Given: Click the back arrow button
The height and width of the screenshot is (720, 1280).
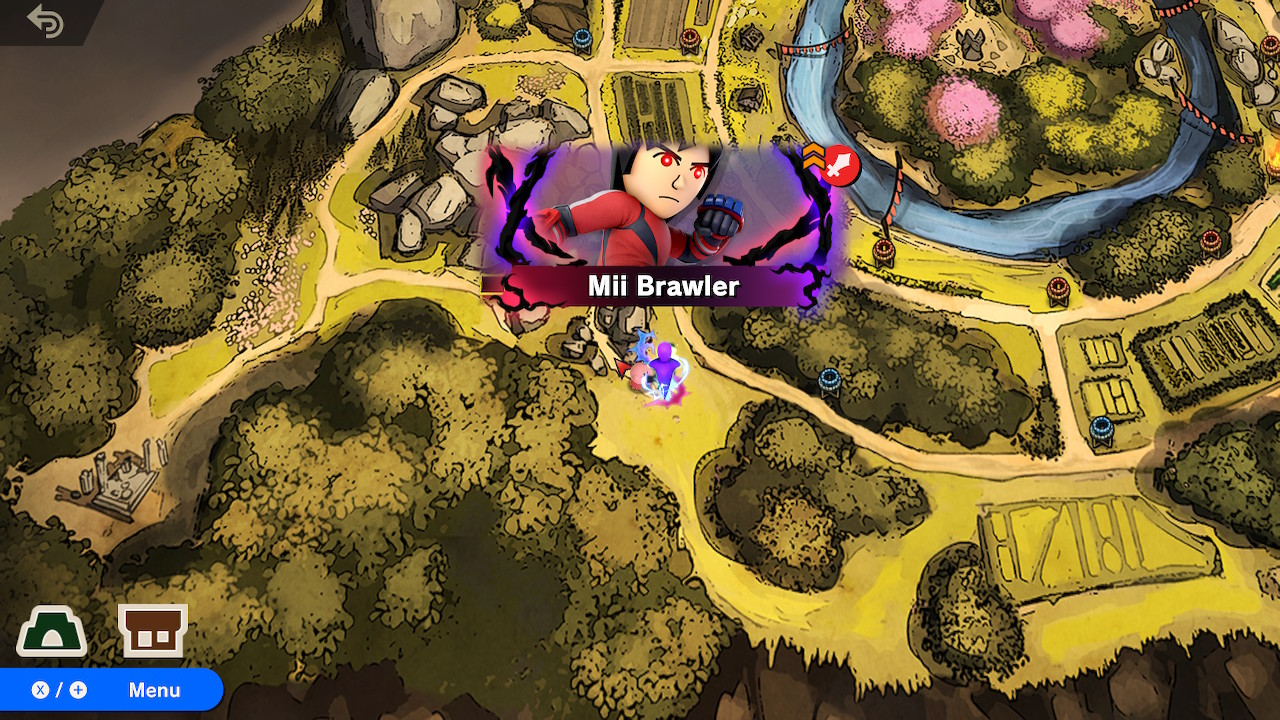Looking at the screenshot, I should tap(46, 21).
